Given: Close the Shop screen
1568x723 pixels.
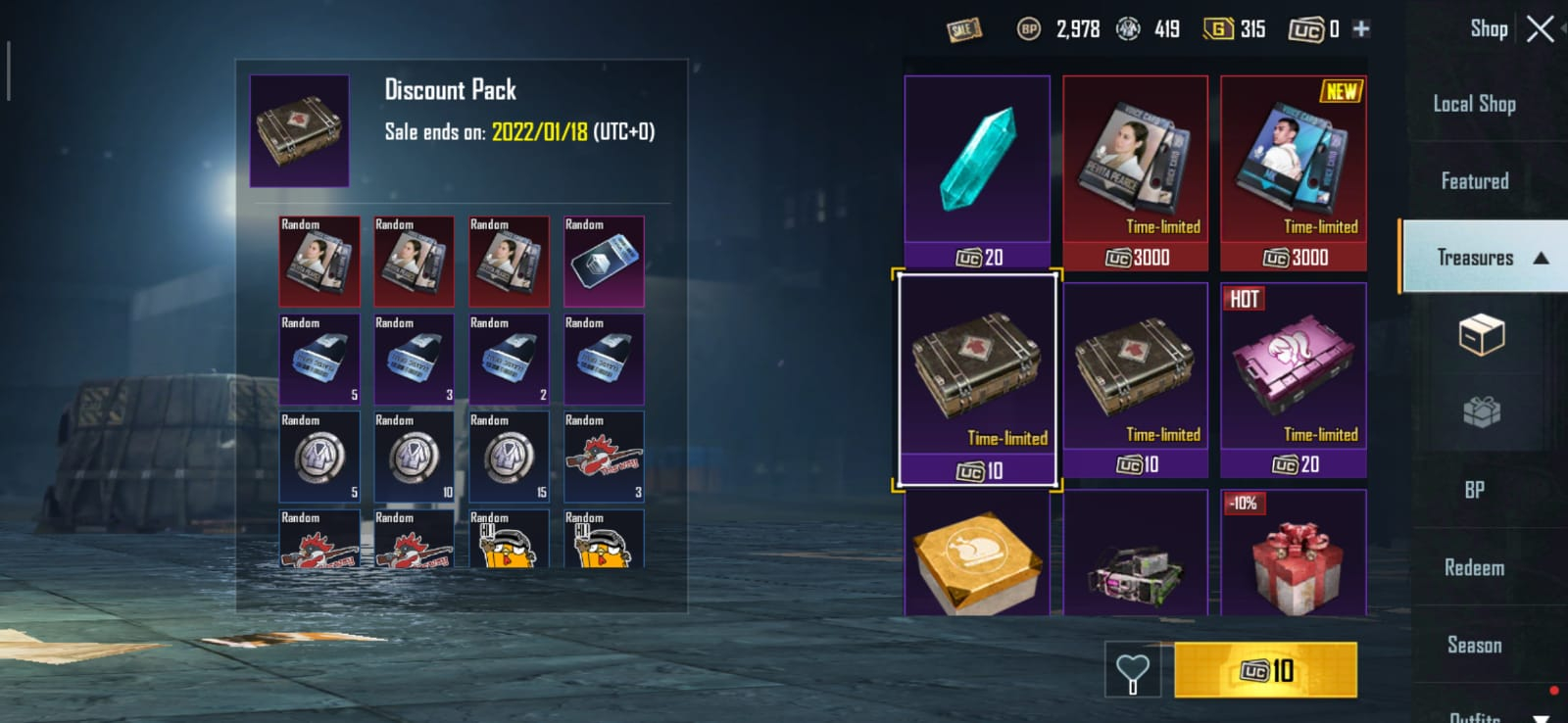Looking at the screenshot, I should 1540,29.
